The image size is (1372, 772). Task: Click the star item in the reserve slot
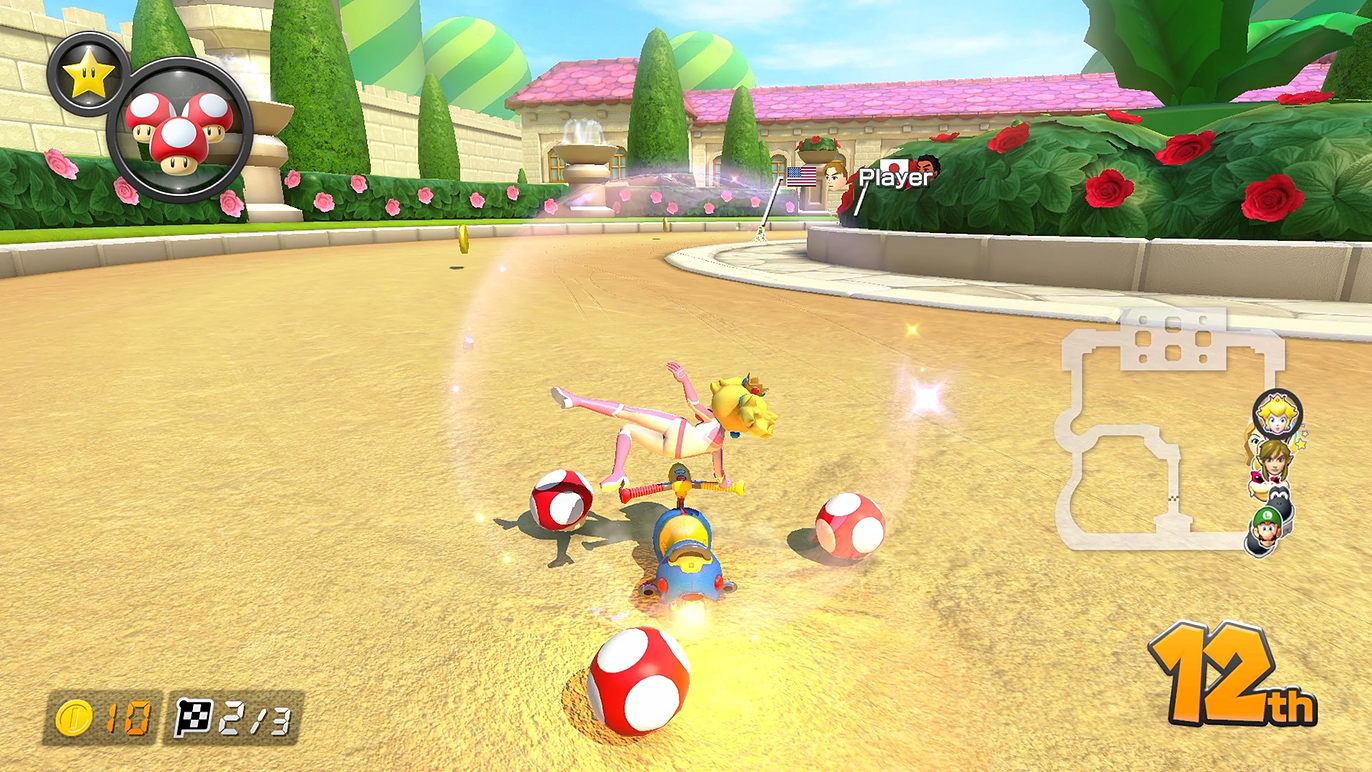[x=88, y=74]
